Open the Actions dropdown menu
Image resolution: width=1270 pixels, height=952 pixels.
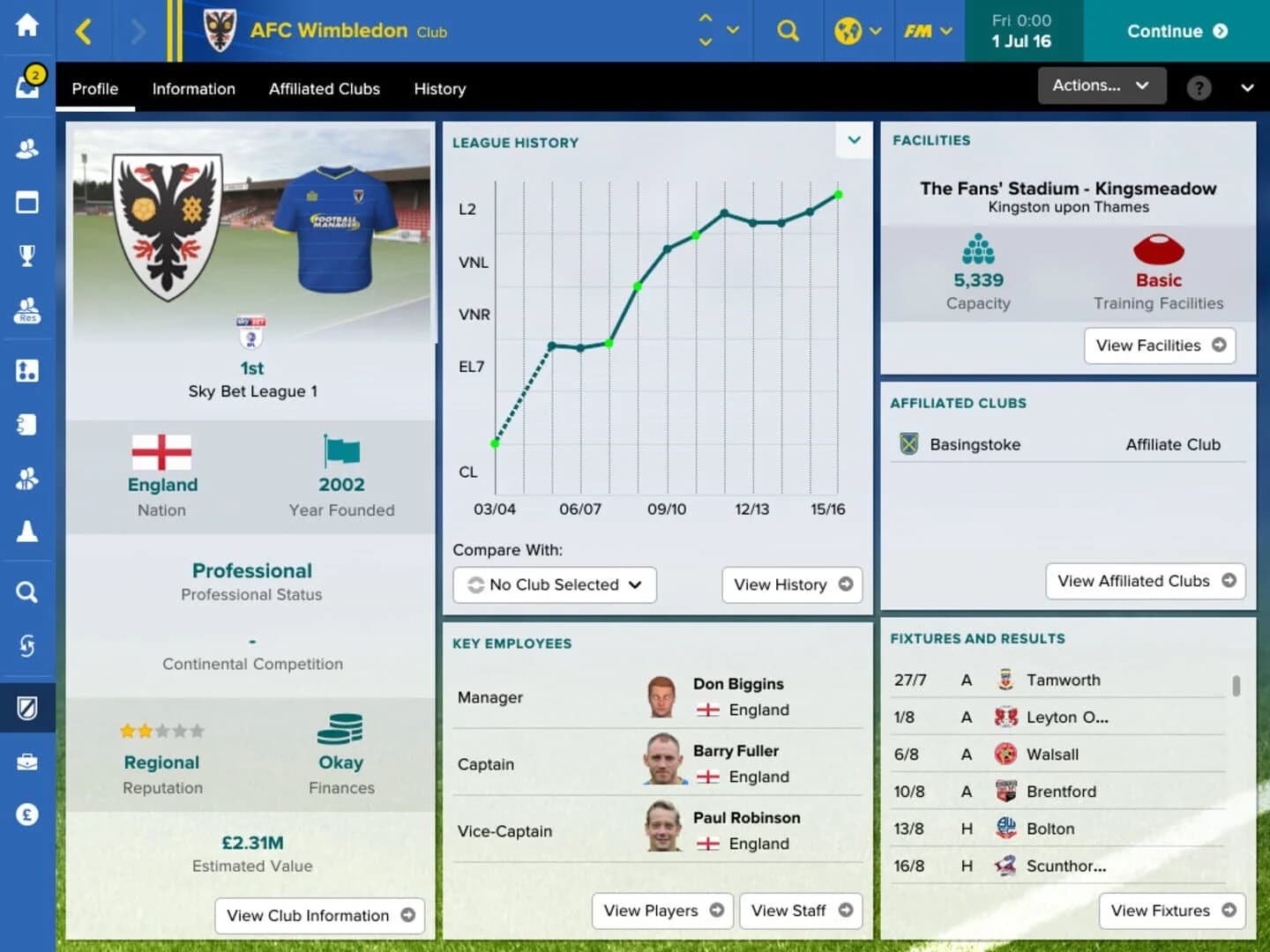click(x=1101, y=86)
